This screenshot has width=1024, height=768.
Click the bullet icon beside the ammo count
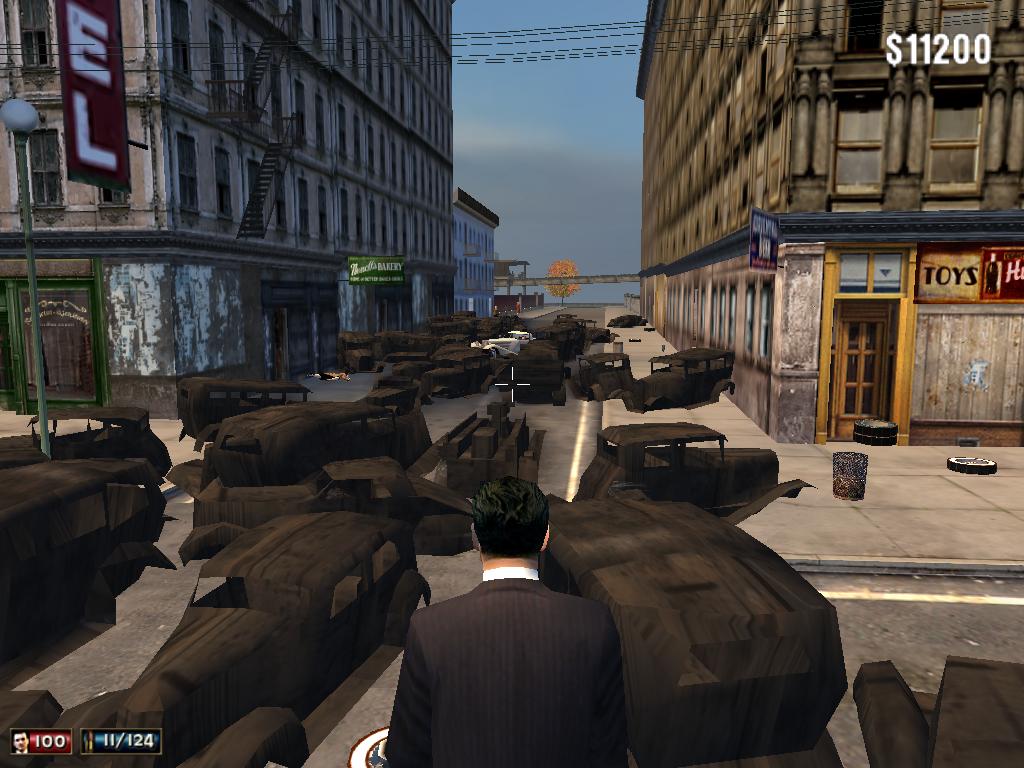(89, 741)
